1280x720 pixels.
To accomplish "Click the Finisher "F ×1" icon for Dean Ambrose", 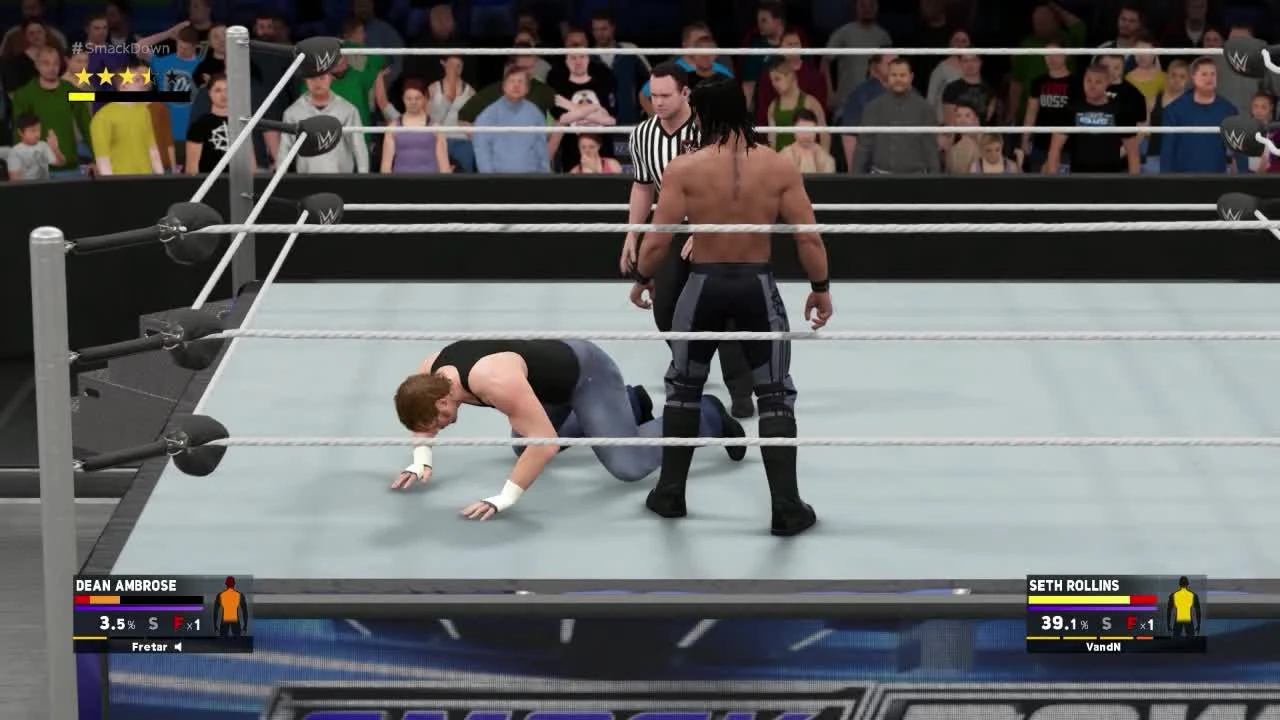I will click(184, 622).
